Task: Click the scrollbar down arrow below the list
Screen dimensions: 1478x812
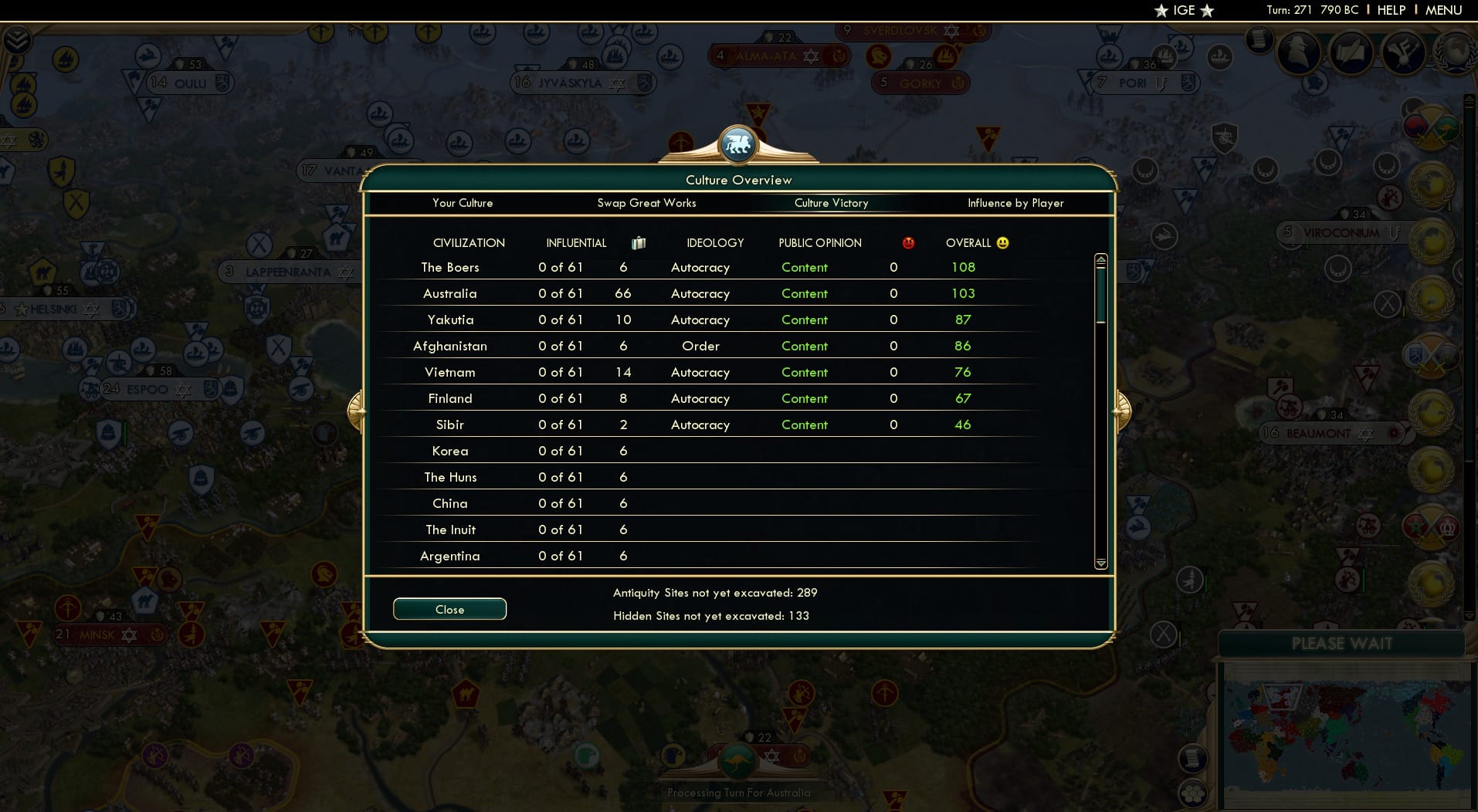Action: (1099, 564)
